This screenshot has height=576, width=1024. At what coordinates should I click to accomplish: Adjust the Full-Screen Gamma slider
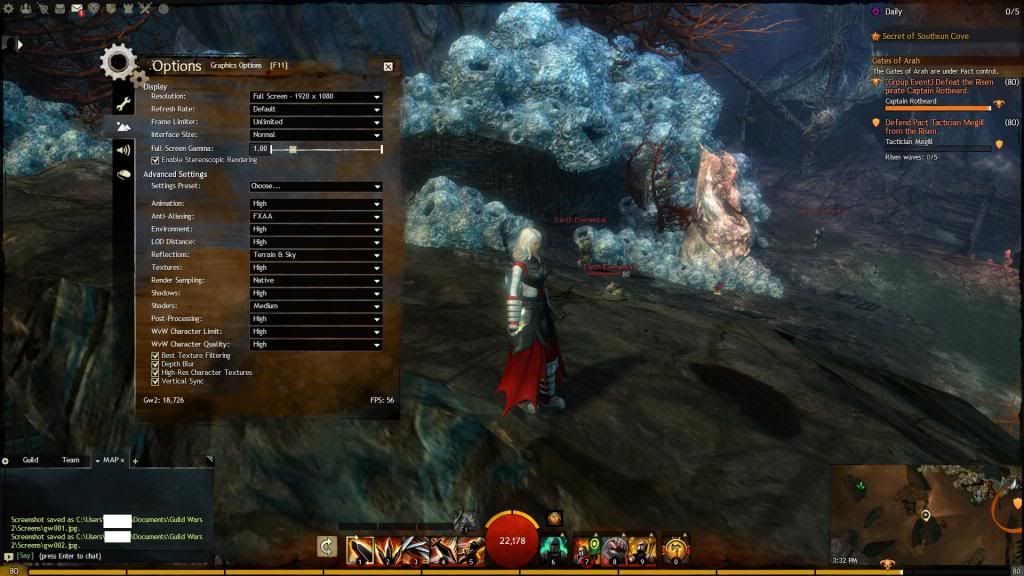(x=292, y=149)
